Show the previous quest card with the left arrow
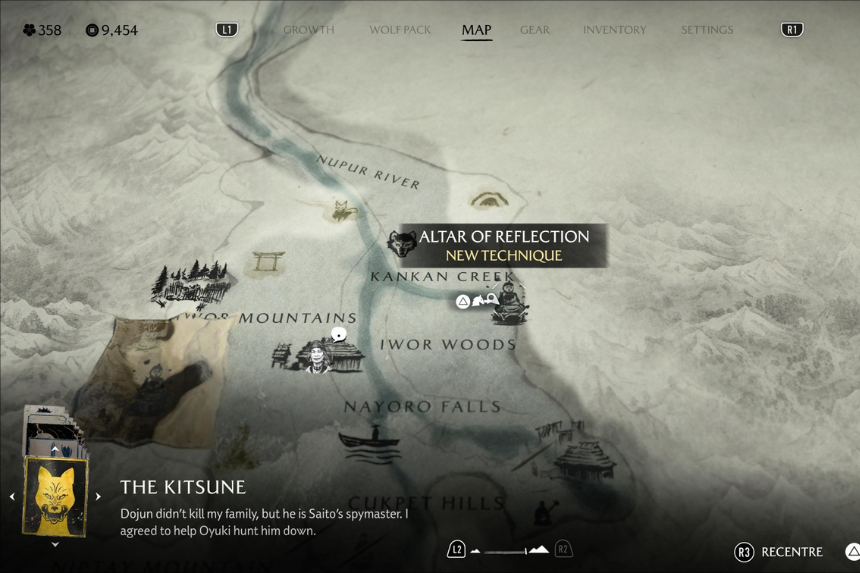860x573 pixels. 12,496
